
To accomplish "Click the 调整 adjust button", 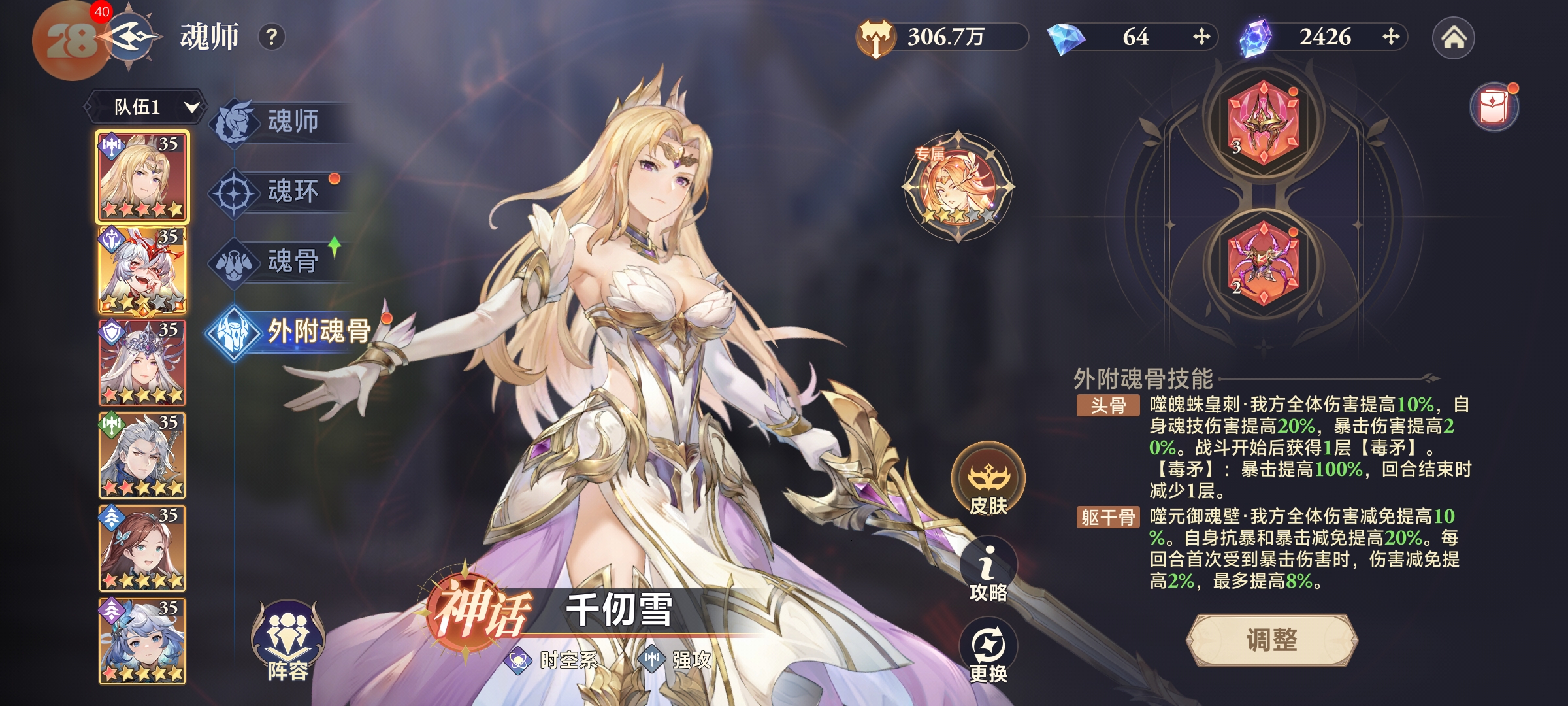I will click(1271, 641).
